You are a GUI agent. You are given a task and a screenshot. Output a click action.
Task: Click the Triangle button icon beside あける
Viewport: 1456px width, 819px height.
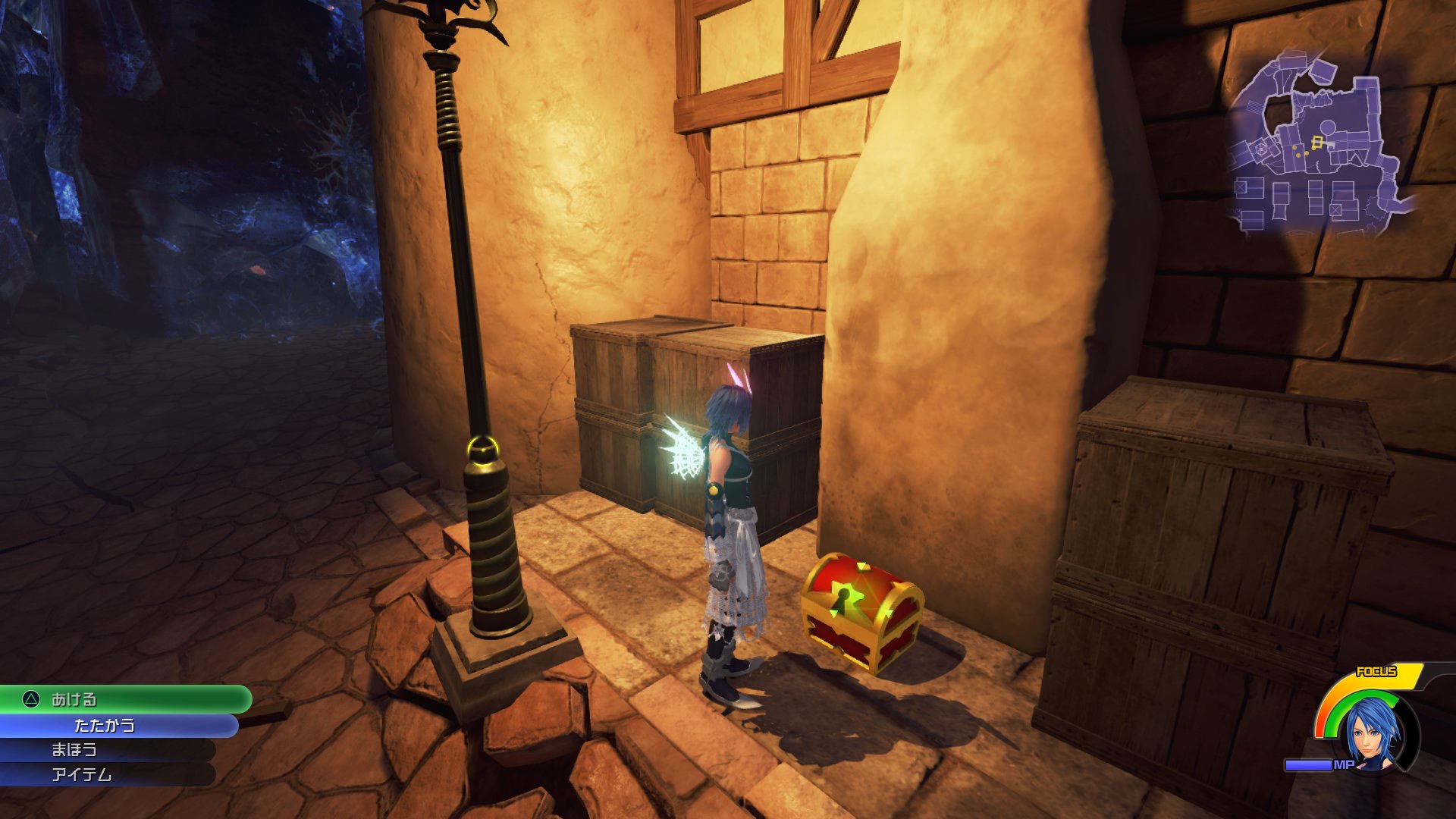click(x=30, y=698)
